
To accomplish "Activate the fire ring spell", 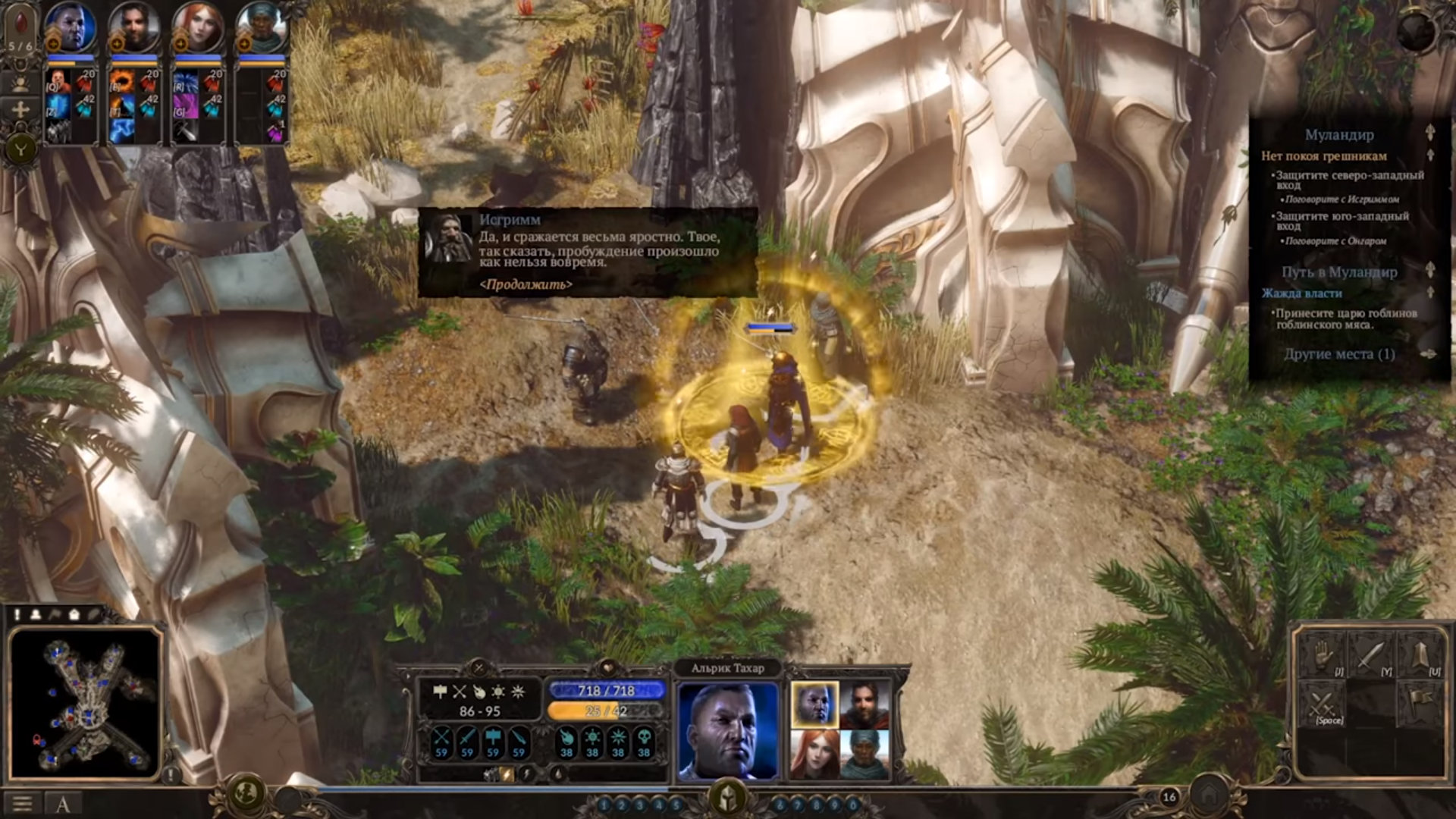I will (122, 81).
